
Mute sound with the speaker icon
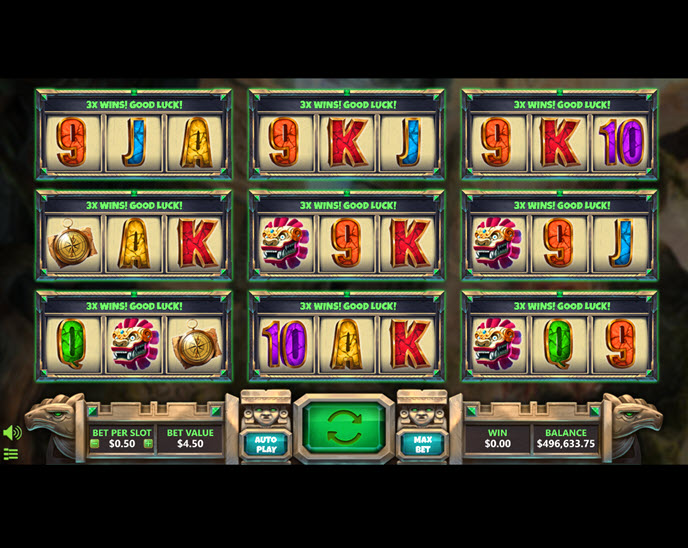tap(12, 433)
